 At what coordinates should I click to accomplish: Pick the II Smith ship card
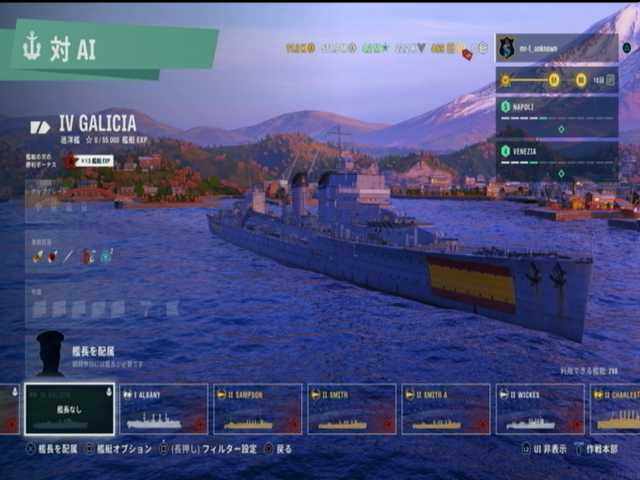coord(351,409)
